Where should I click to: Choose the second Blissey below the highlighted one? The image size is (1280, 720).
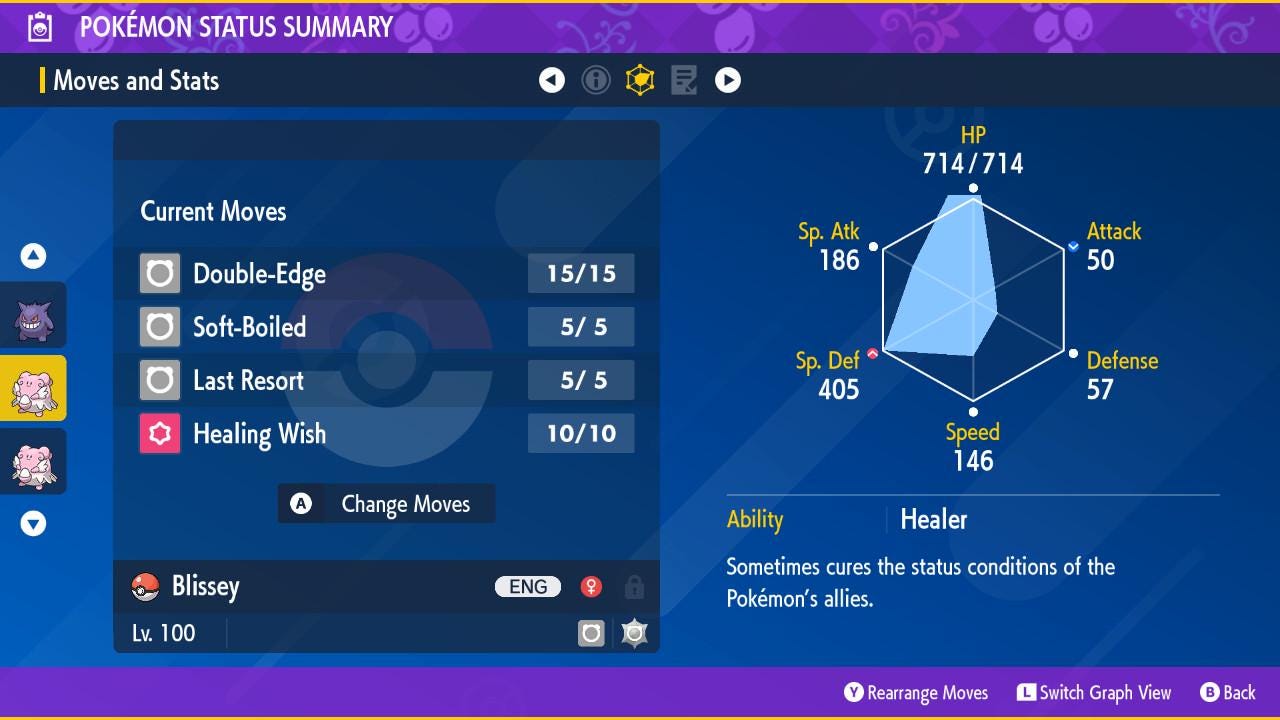tap(33, 461)
